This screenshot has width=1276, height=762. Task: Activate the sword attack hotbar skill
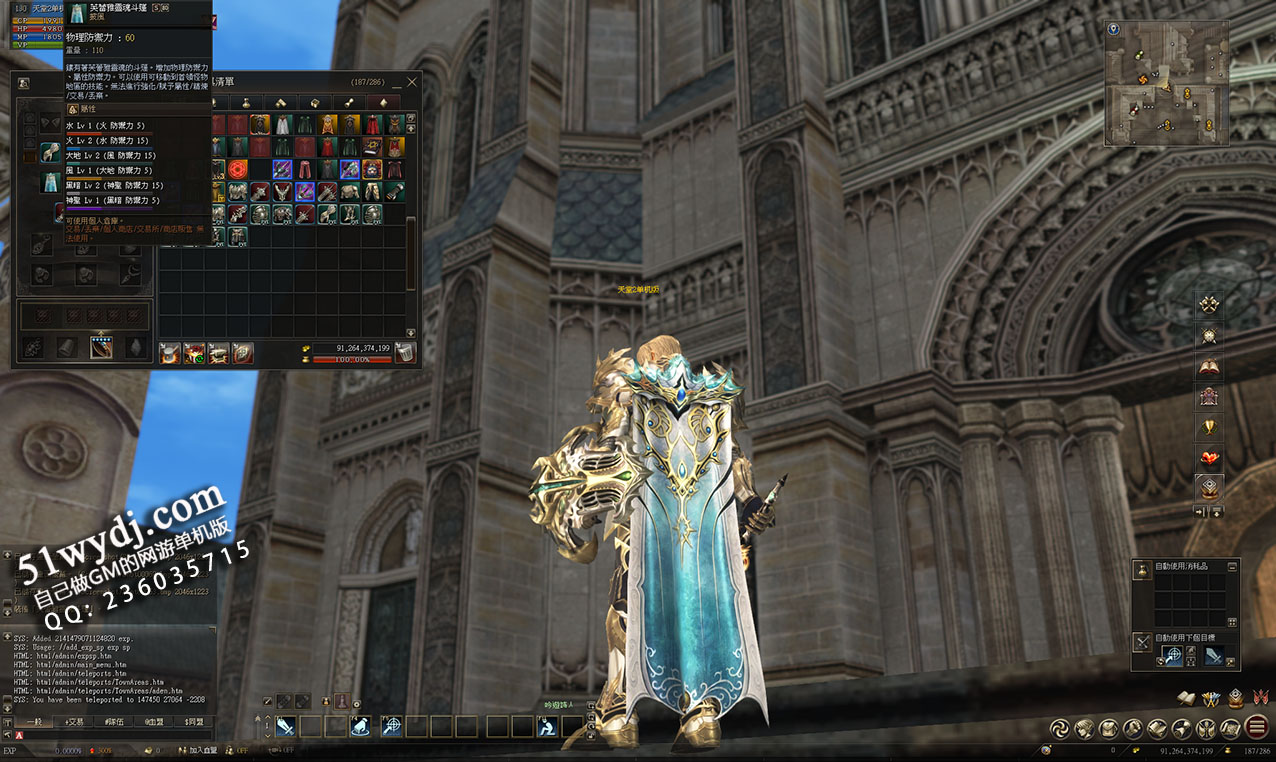pyautogui.click(x=285, y=727)
